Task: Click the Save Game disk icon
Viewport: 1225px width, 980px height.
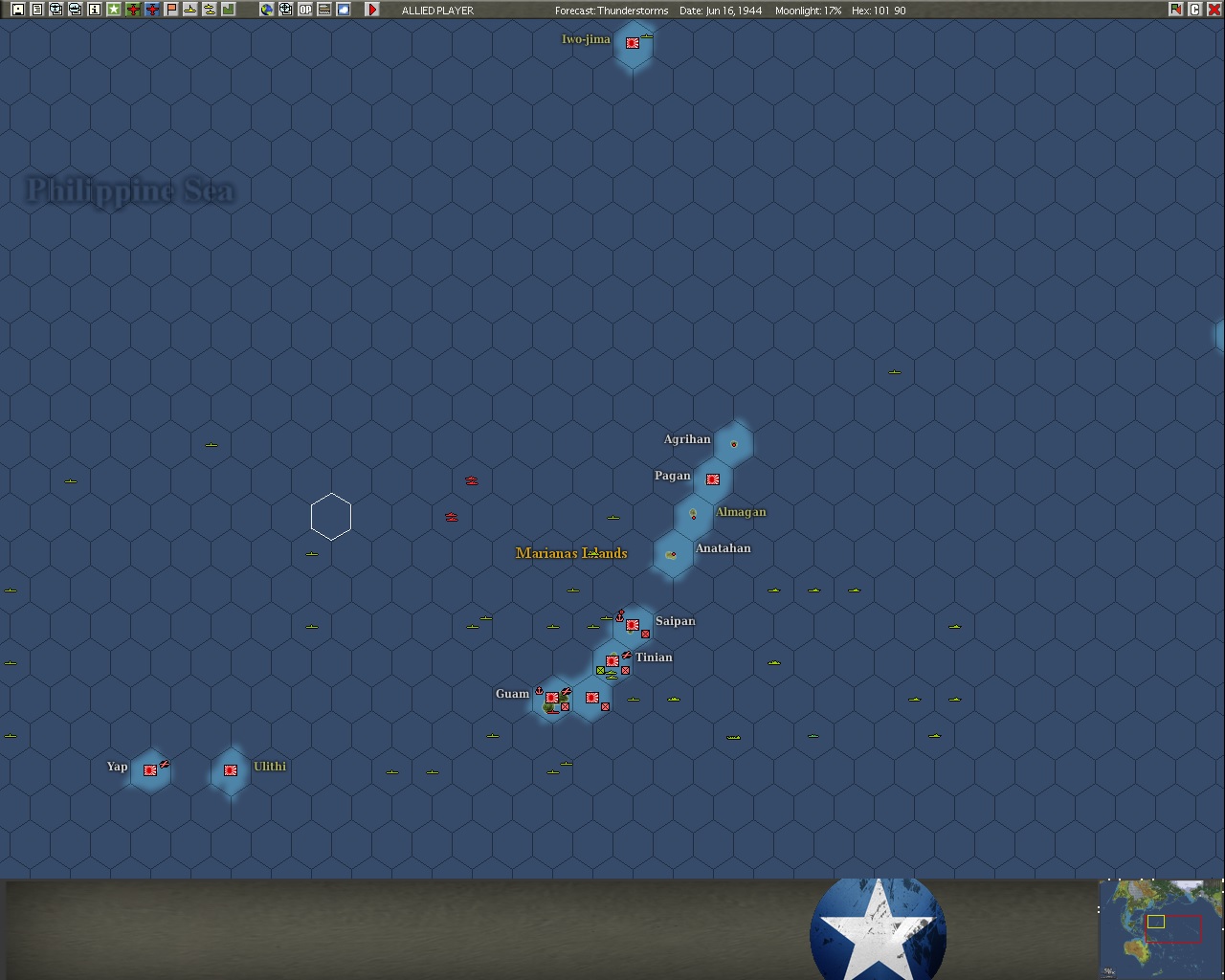Action: pyautogui.click(x=16, y=10)
